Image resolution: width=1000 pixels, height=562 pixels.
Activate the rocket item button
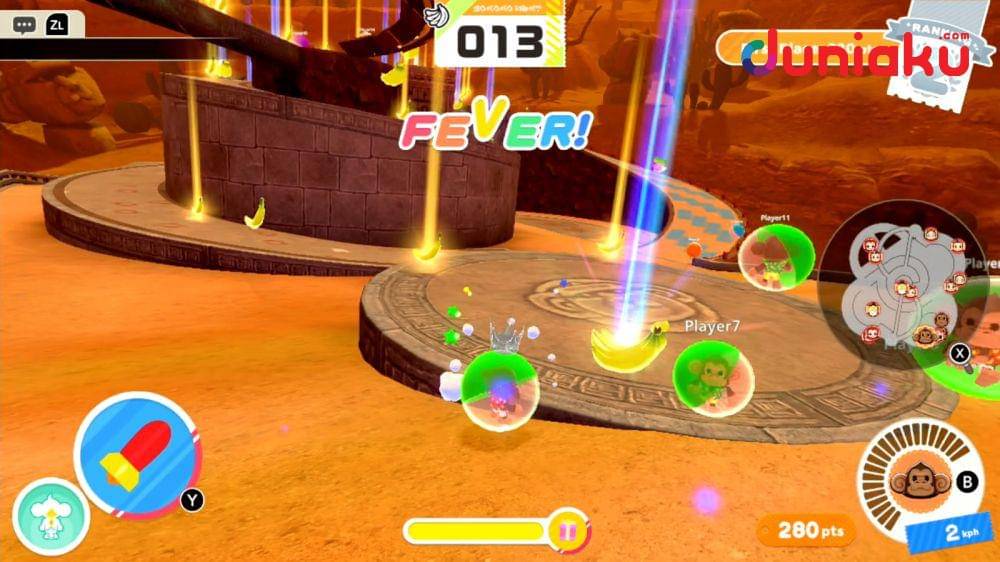point(137,455)
